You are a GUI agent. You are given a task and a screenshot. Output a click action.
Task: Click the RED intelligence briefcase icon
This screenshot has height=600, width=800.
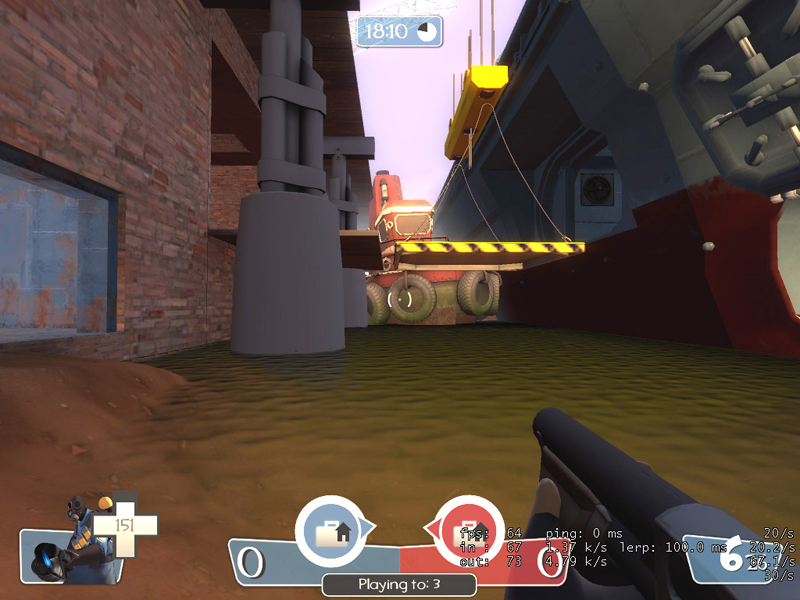pos(468,530)
